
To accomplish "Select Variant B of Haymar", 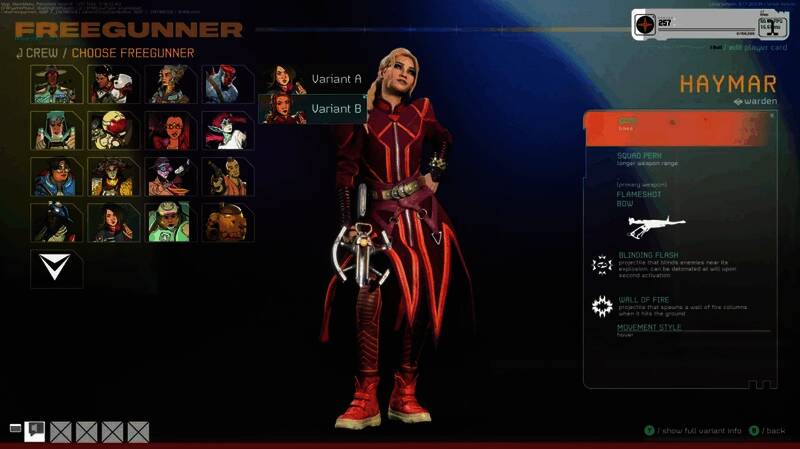I will (x=313, y=109).
